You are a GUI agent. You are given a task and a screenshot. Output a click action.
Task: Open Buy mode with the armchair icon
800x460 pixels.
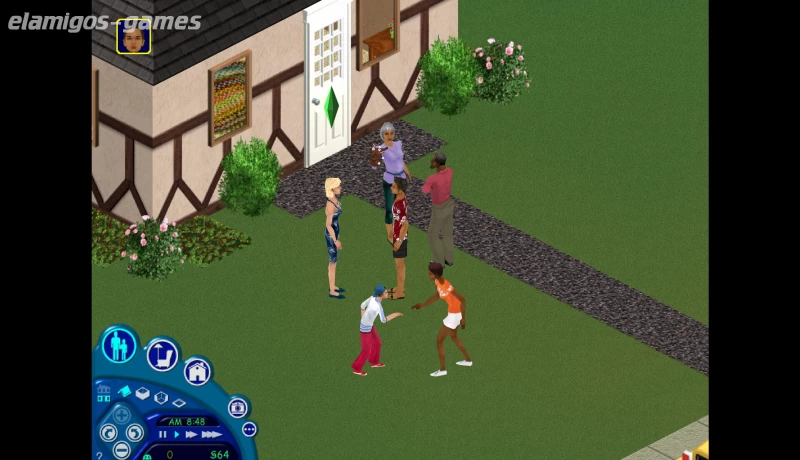point(162,354)
